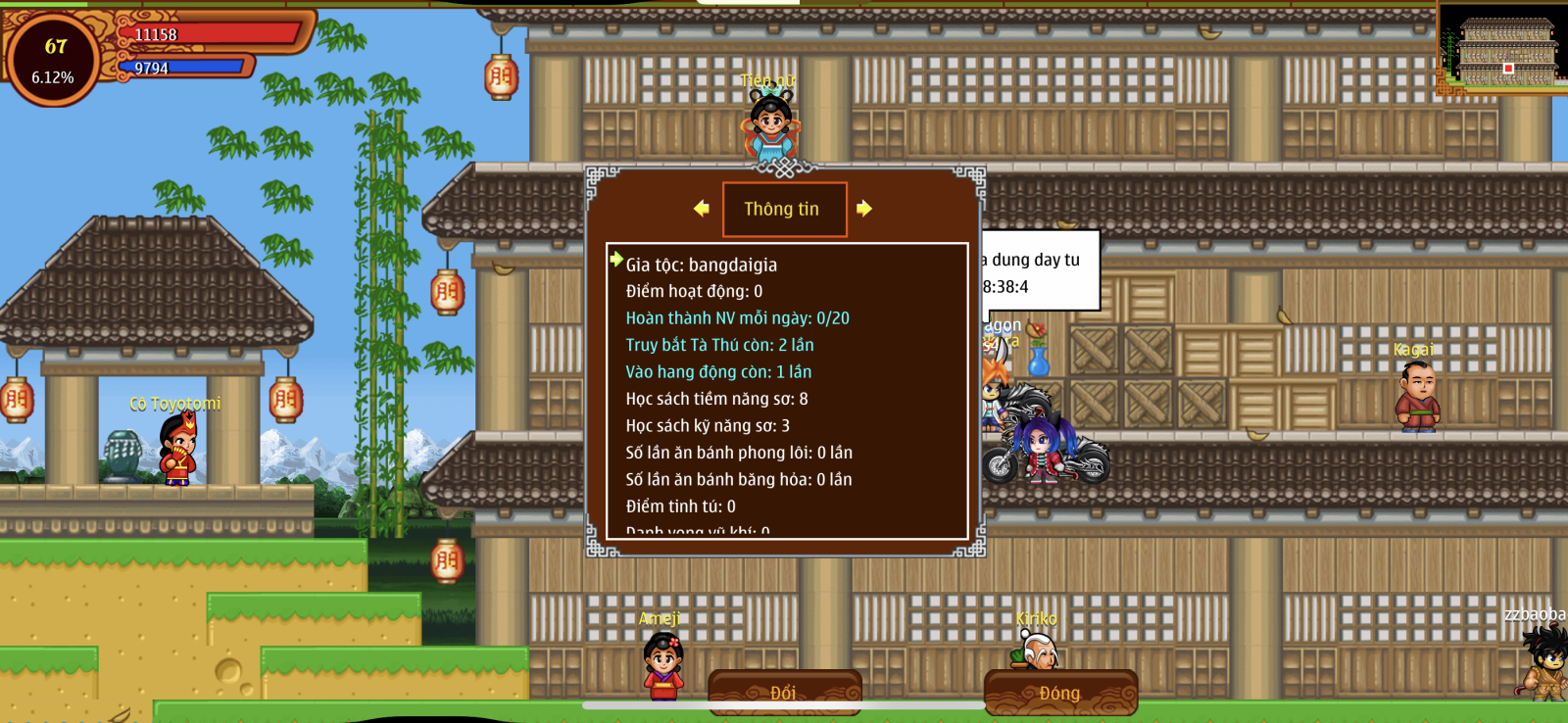Select the Điểm hoạt động row
This screenshot has height=723, width=1568.
click(694, 291)
